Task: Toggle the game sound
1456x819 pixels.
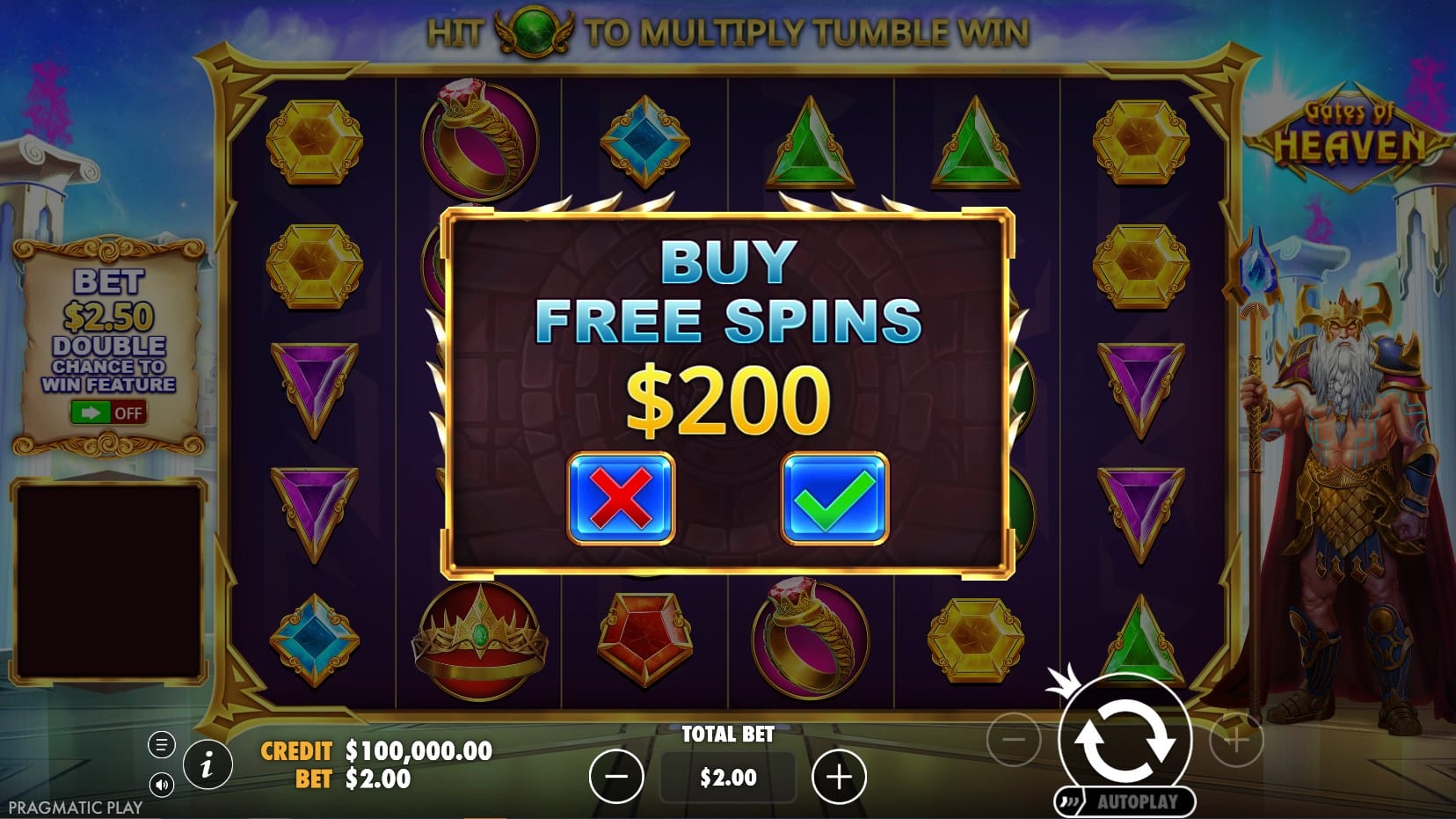Action: pyautogui.click(x=161, y=784)
